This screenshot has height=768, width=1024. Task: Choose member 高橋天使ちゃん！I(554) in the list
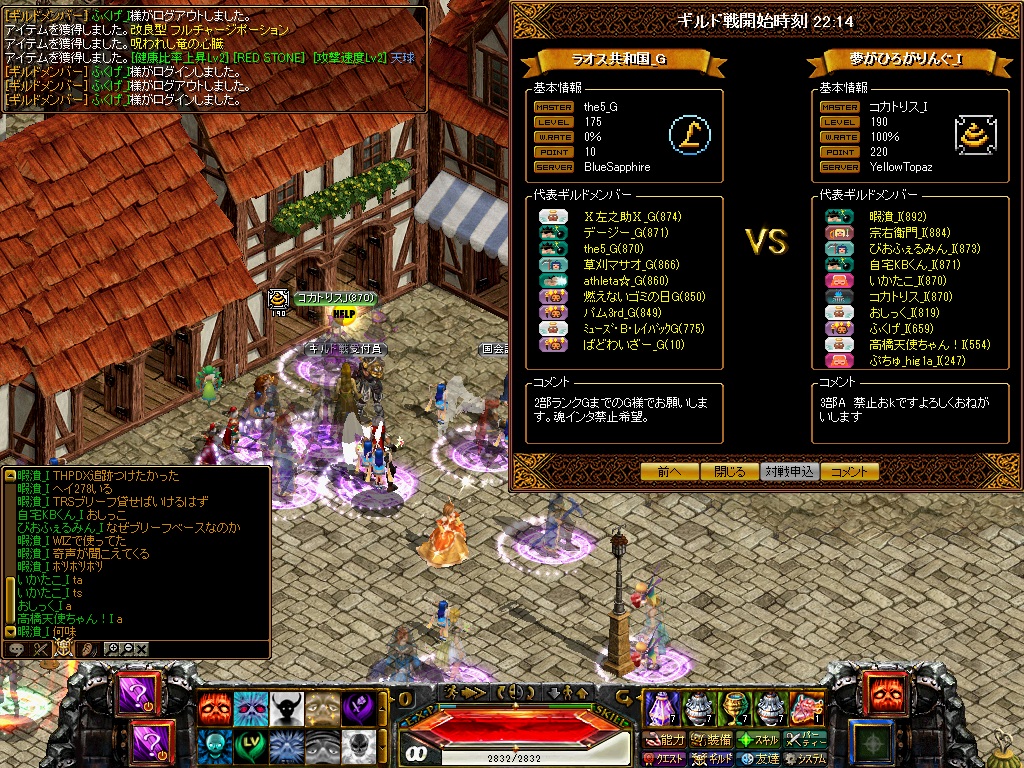[x=916, y=345]
